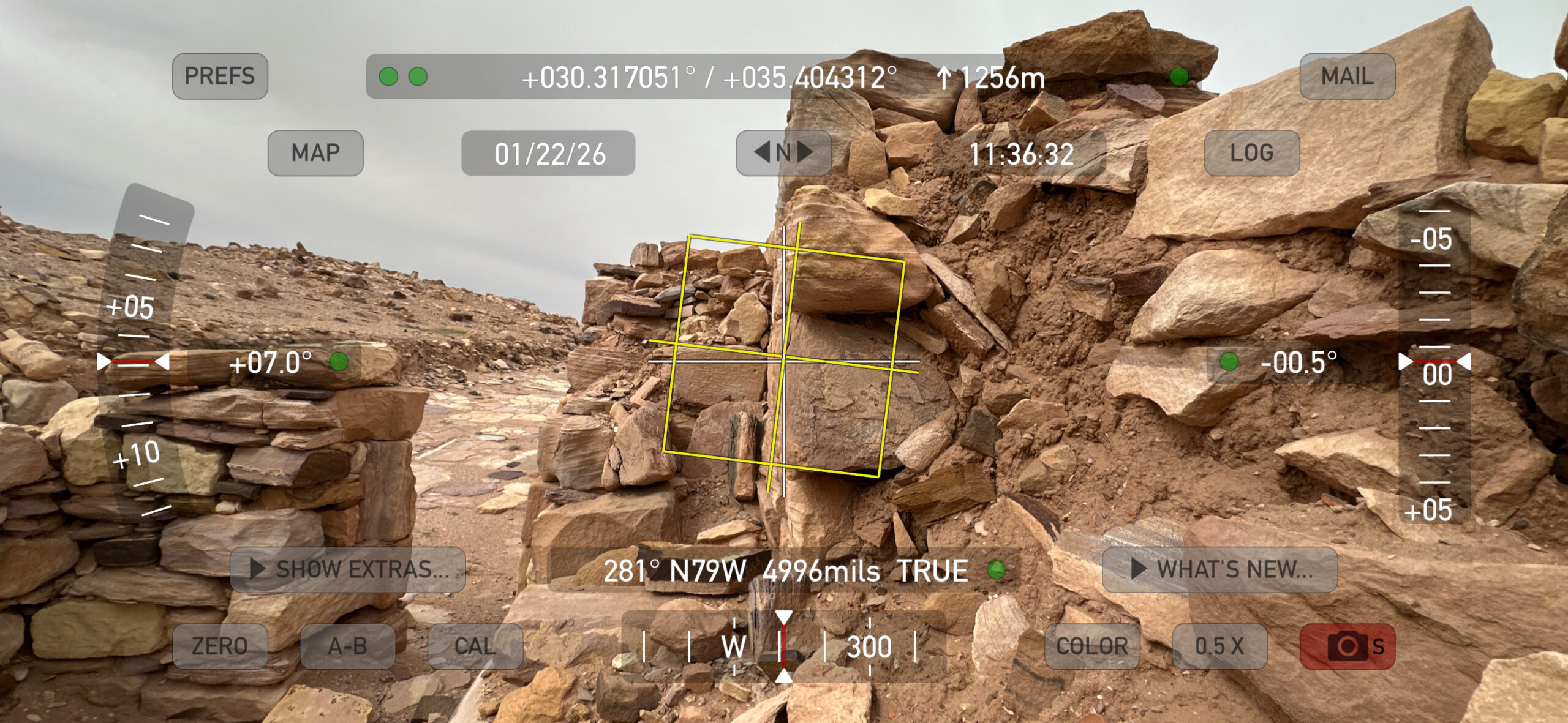
Task: Show the LOG screen
Action: (x=1251, y=153)
